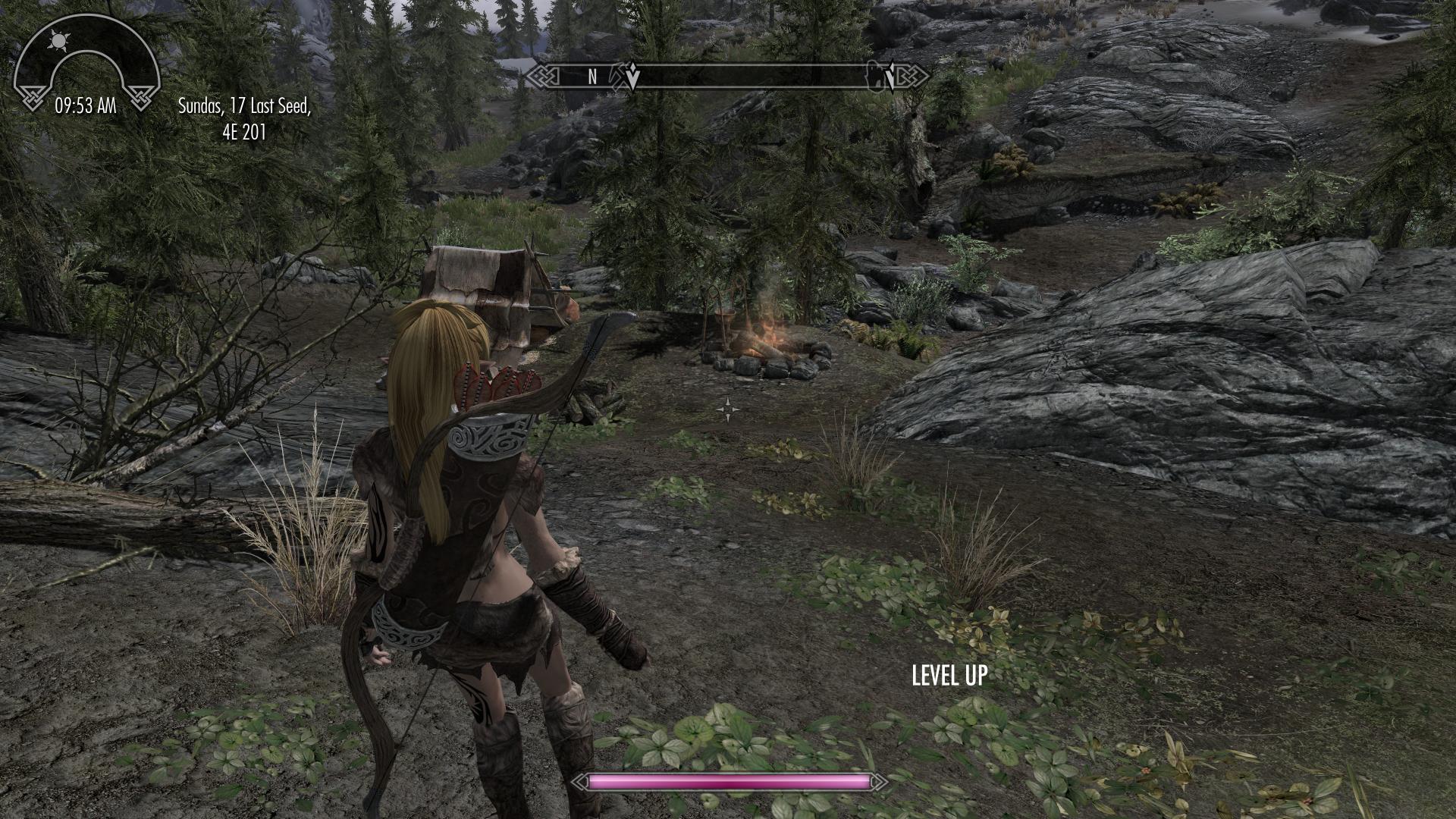This screenshot has height=819, width=1456.
Task: Click the North letter on the compass
Action: pyautogui.click(x=592, y=76)
